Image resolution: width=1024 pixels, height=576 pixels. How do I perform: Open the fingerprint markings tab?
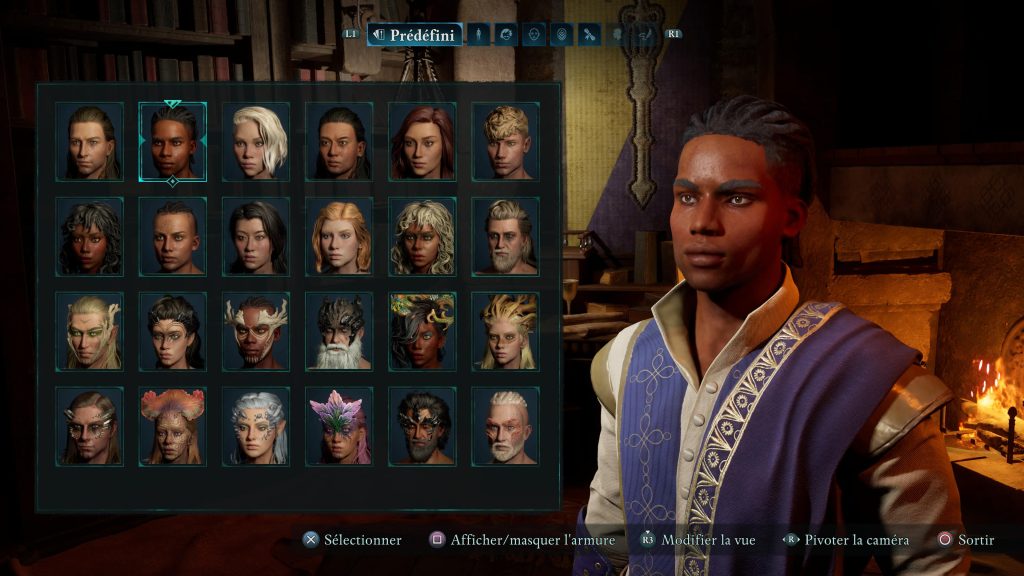tap(563, 35)
